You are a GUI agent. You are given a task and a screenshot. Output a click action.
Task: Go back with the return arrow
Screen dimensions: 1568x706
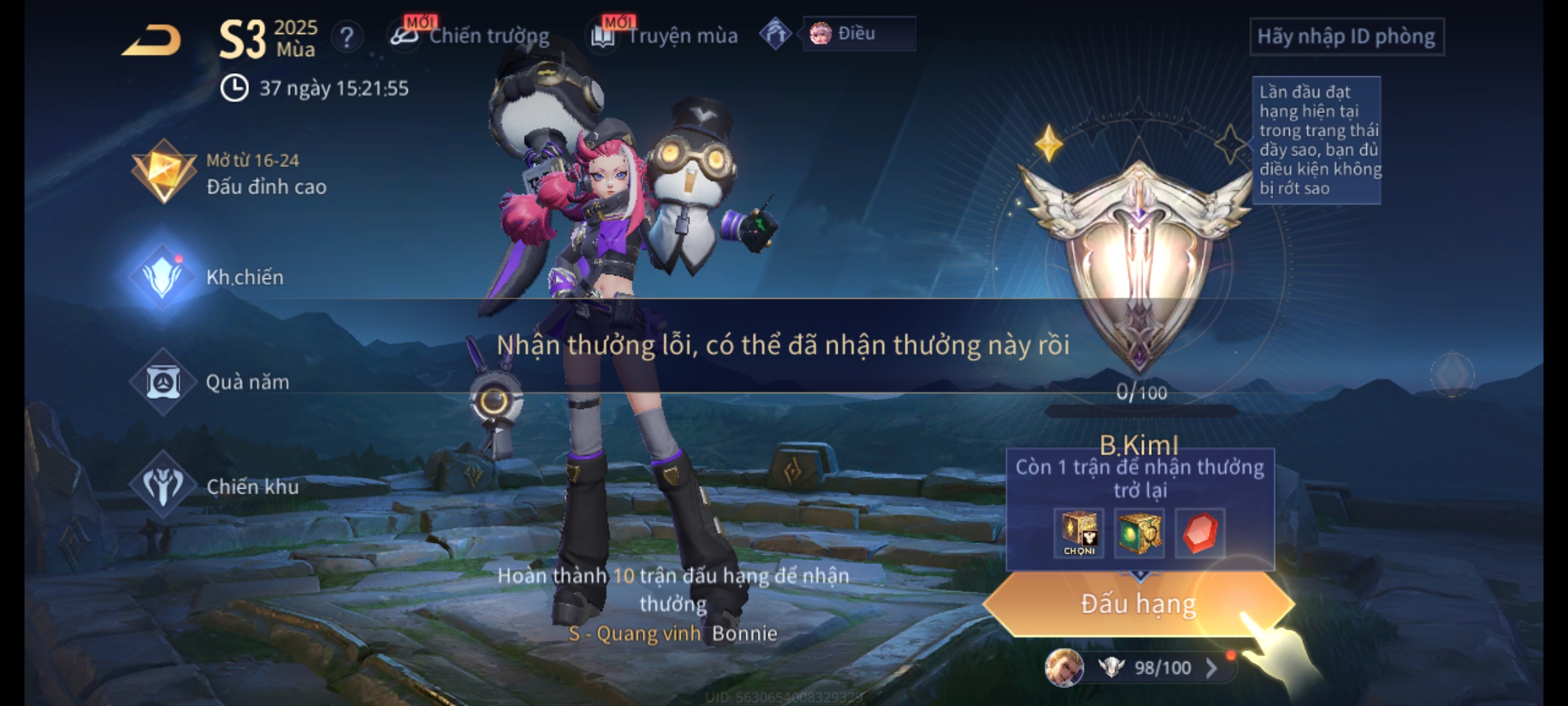pyautogui.click(x=152, y=41)
